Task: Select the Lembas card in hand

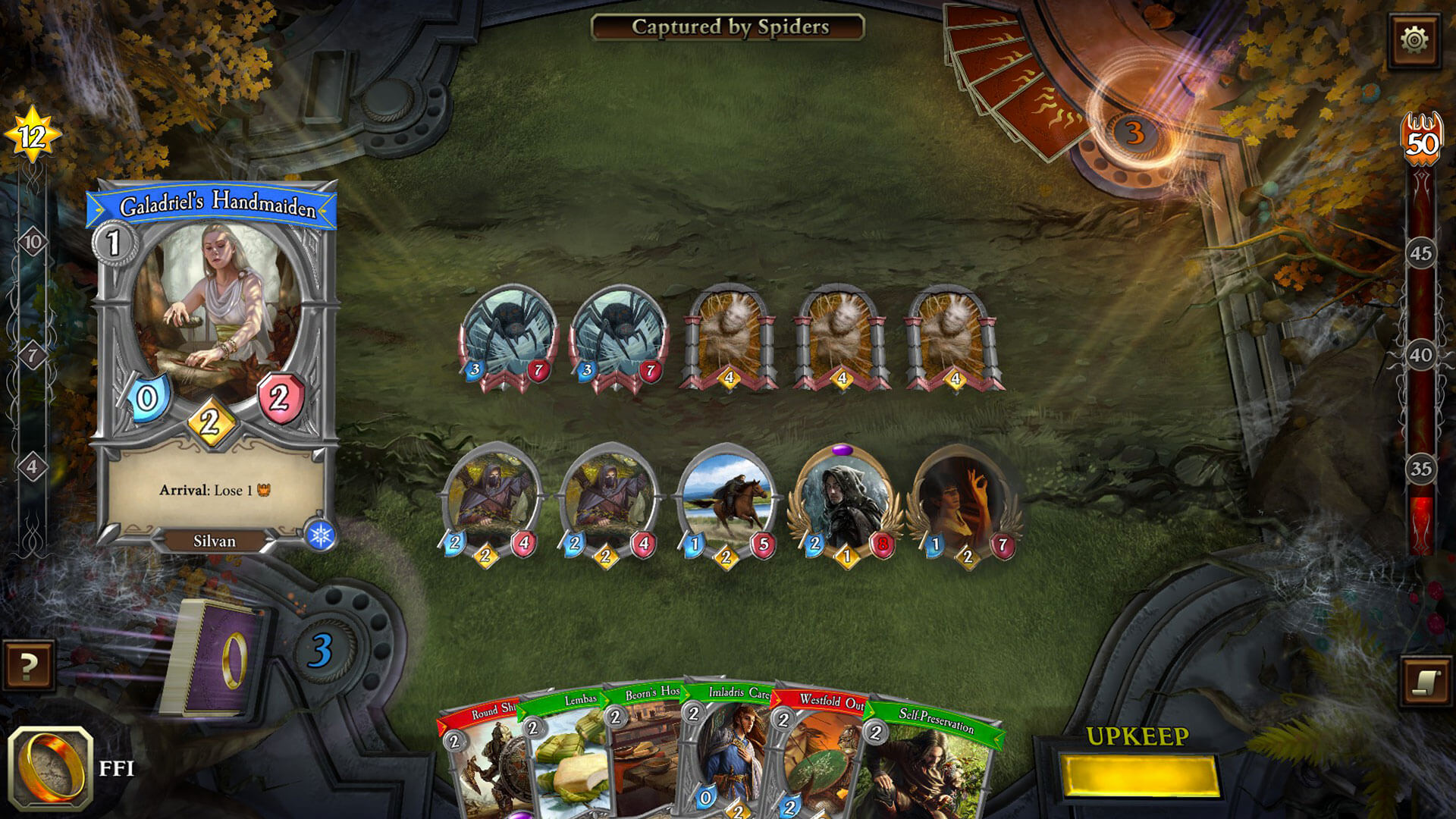Action: (570, 758)
